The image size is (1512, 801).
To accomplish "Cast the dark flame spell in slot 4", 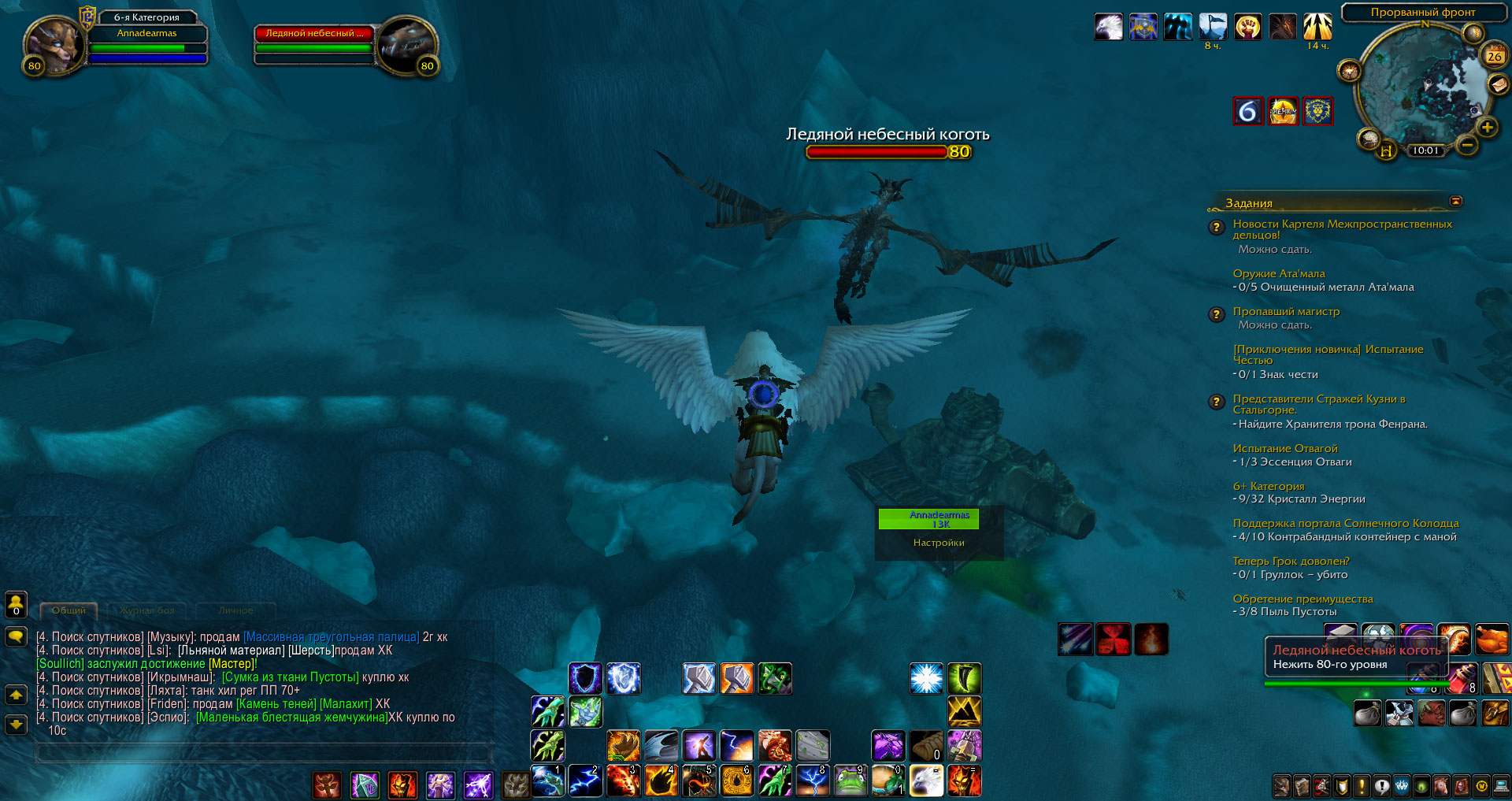I will pyautogui.click(x=660, y=781).
